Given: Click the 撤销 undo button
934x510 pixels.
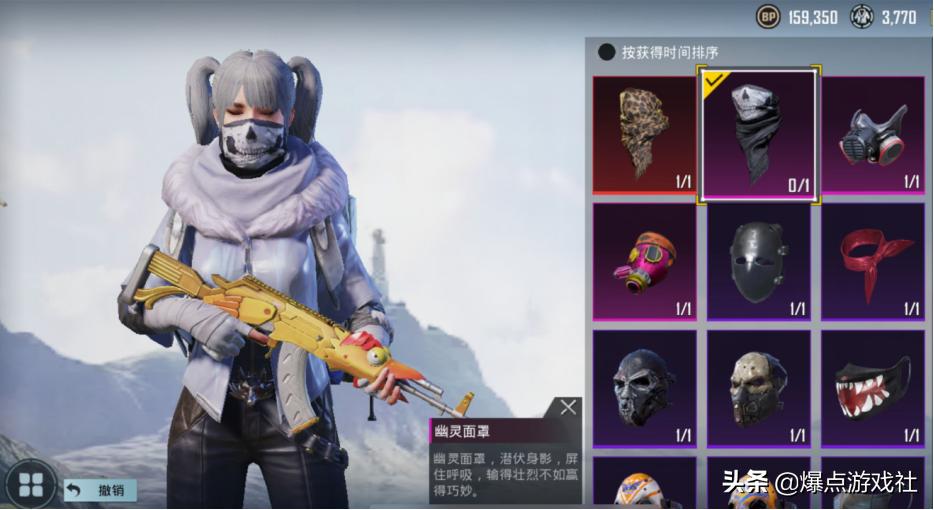Looking at the screenshot, I should click(x=100, y=490).
